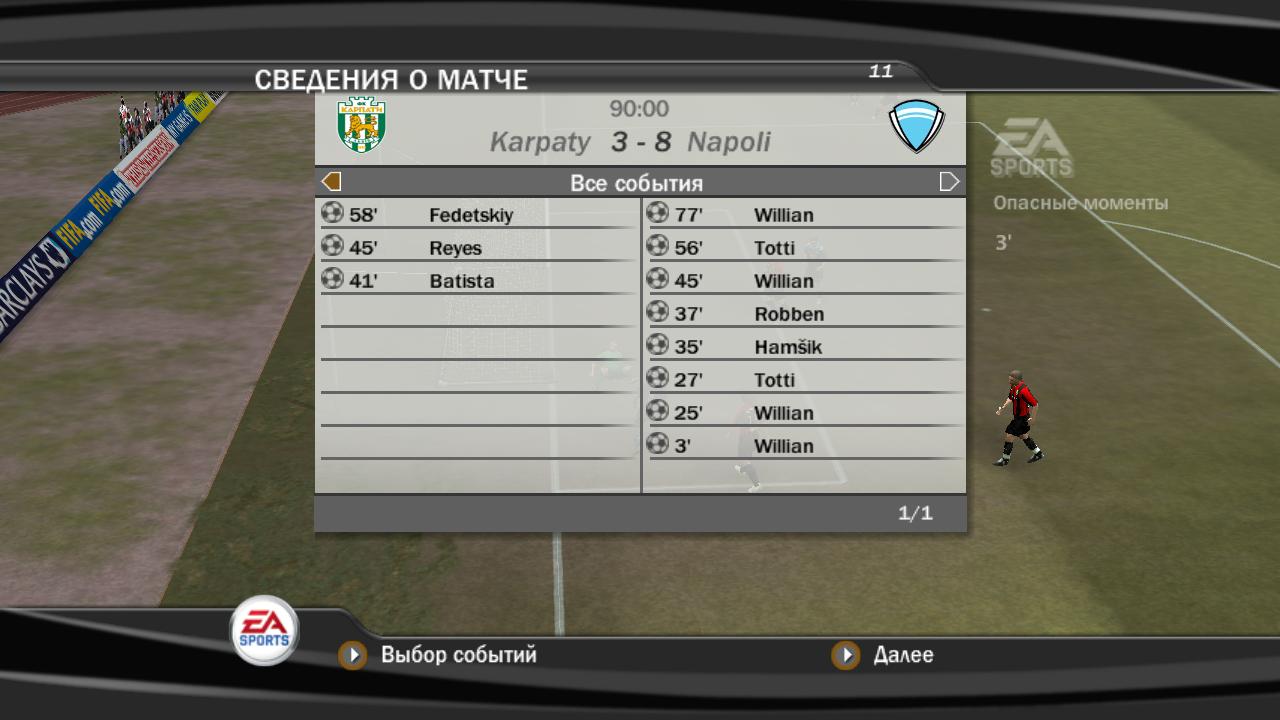Image resolution: width=1280 pixels, height=720 pixels.
Task: Select Batista's 41' goal row
Action: click(x=478, y=281)
